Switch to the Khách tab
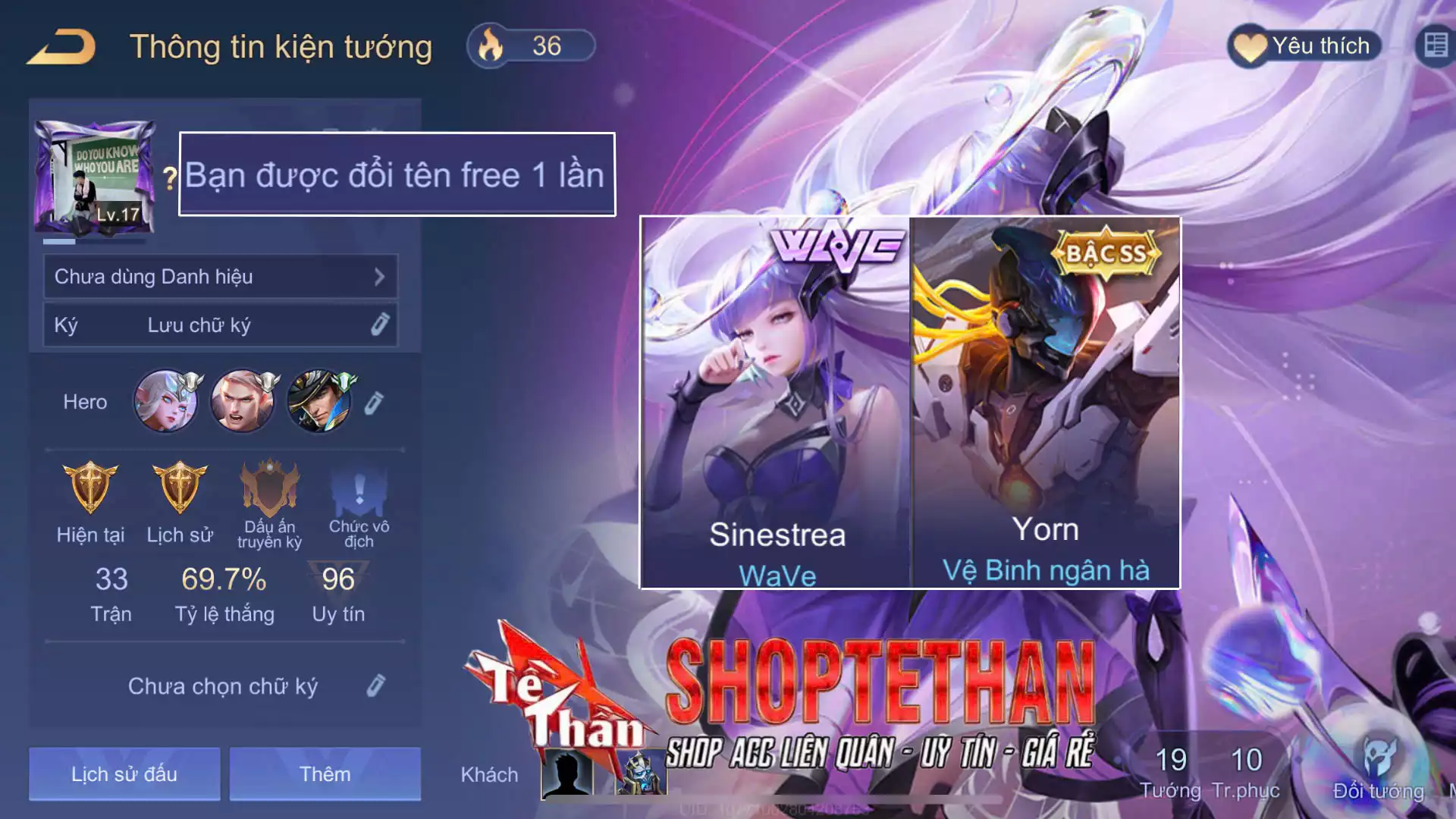This screenshot has width=1456, height=819. (490, 774)
